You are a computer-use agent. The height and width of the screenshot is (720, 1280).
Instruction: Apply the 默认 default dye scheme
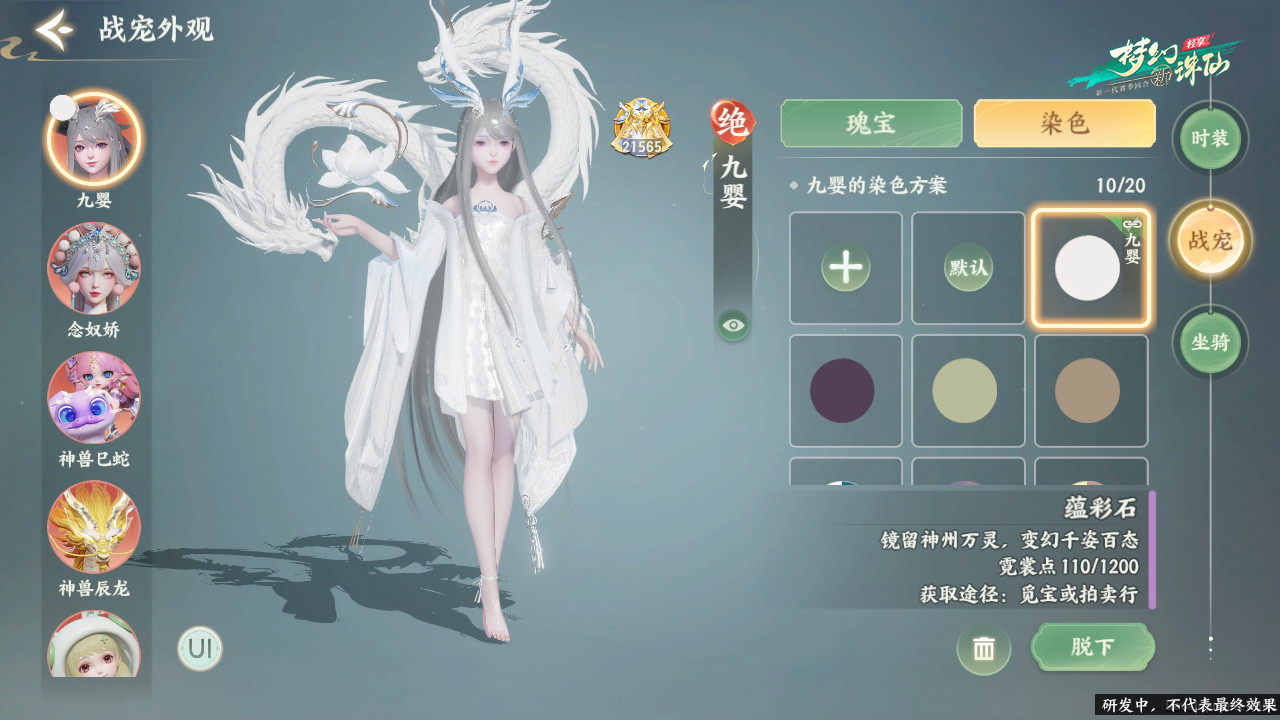[x=967, y=268]
